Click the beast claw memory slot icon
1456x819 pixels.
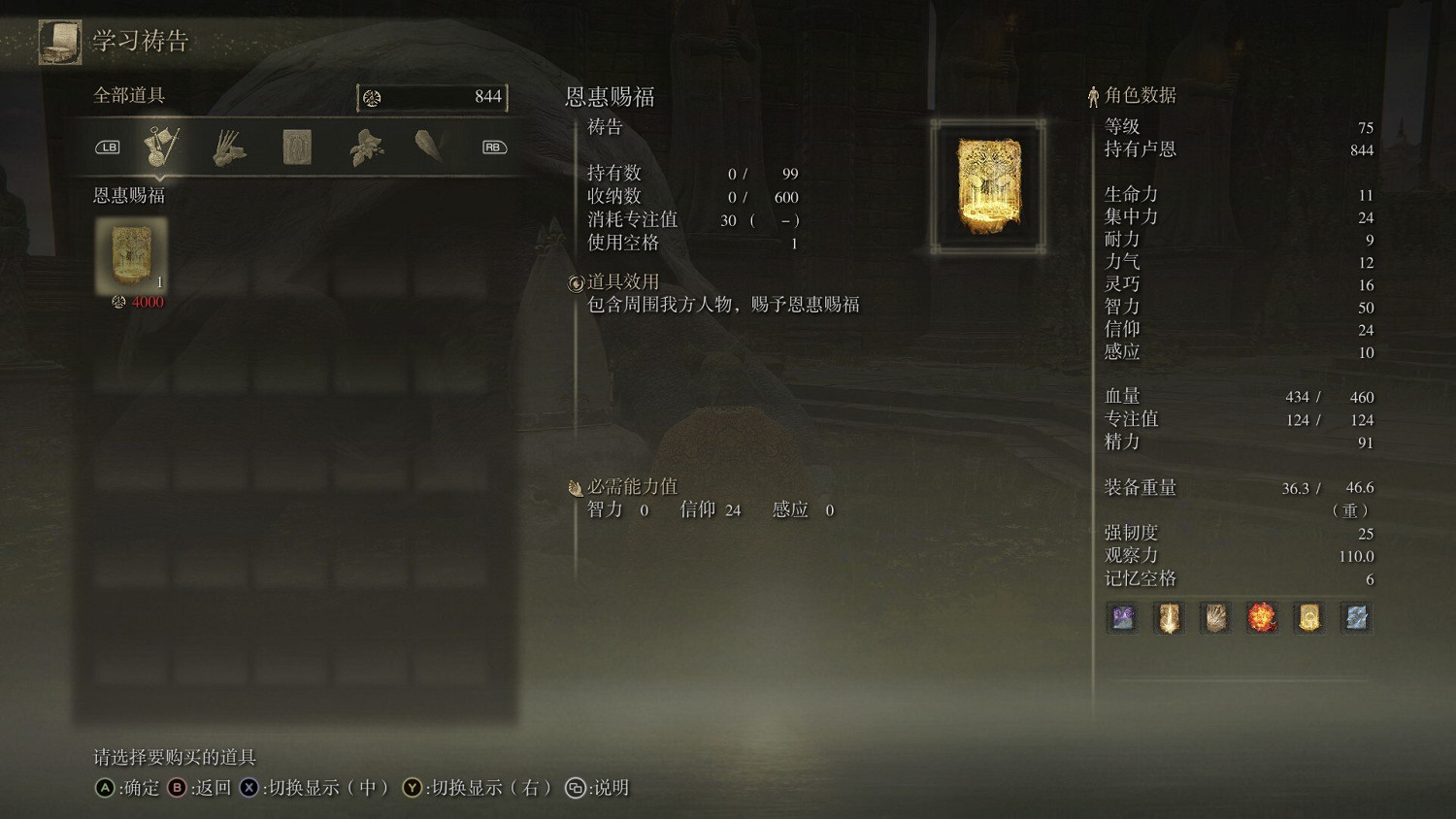coord(1216,618)
